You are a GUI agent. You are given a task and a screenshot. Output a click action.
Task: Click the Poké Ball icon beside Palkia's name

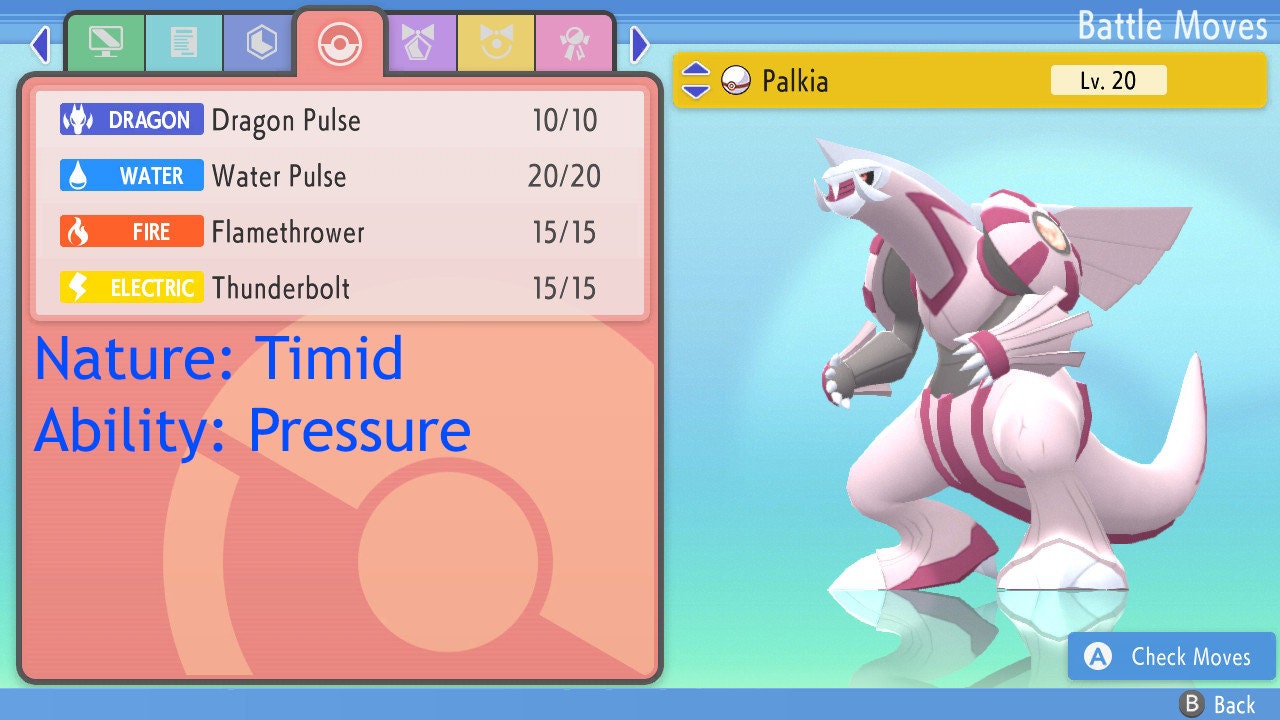[739, 81]
